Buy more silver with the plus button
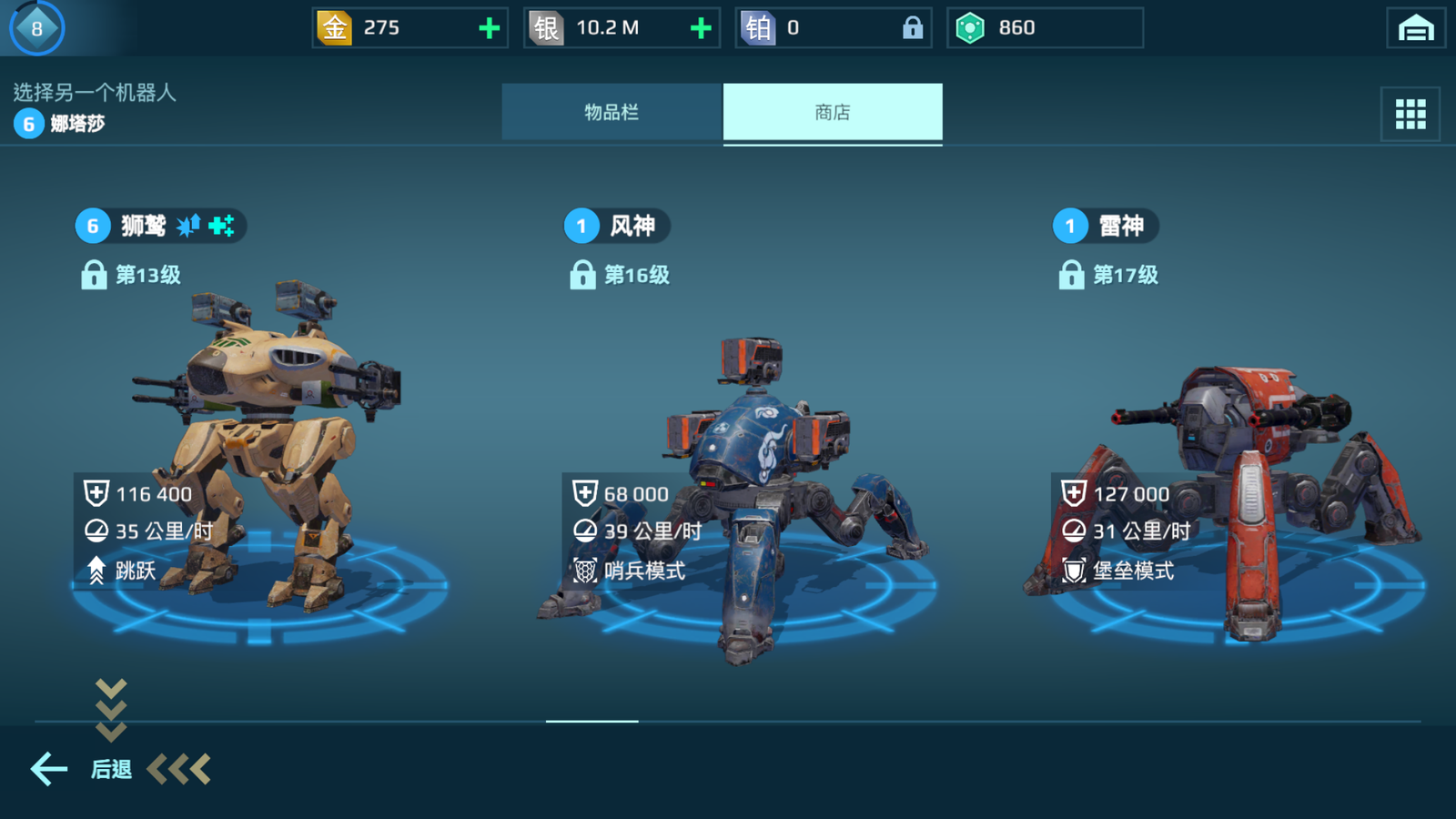Screen dimensions: 1456x819 (x=701, y=28)
